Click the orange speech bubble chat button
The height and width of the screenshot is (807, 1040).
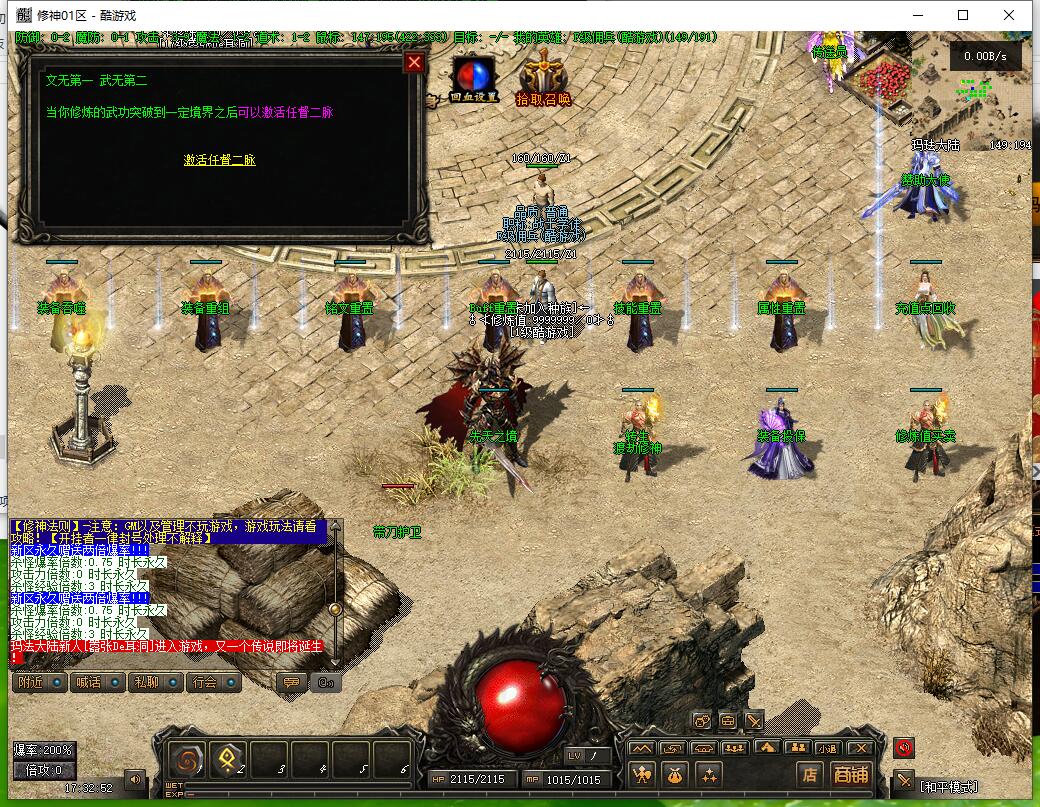tap(292, 683)
